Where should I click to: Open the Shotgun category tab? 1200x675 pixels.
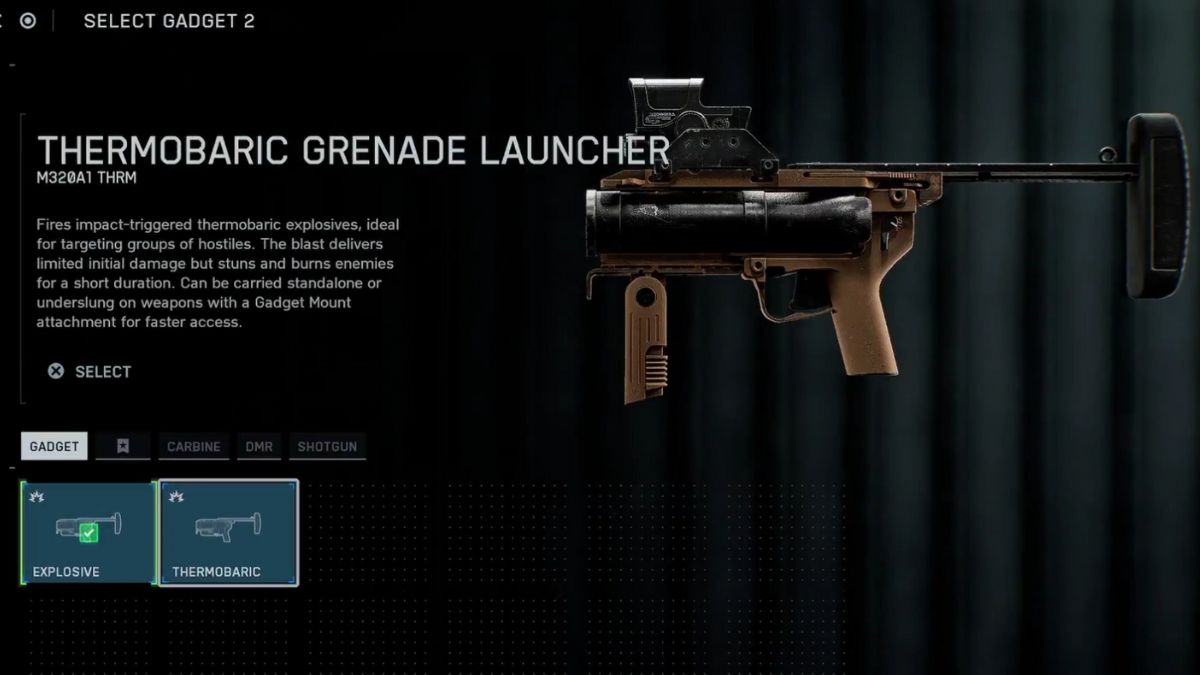[x=328, y=446]
